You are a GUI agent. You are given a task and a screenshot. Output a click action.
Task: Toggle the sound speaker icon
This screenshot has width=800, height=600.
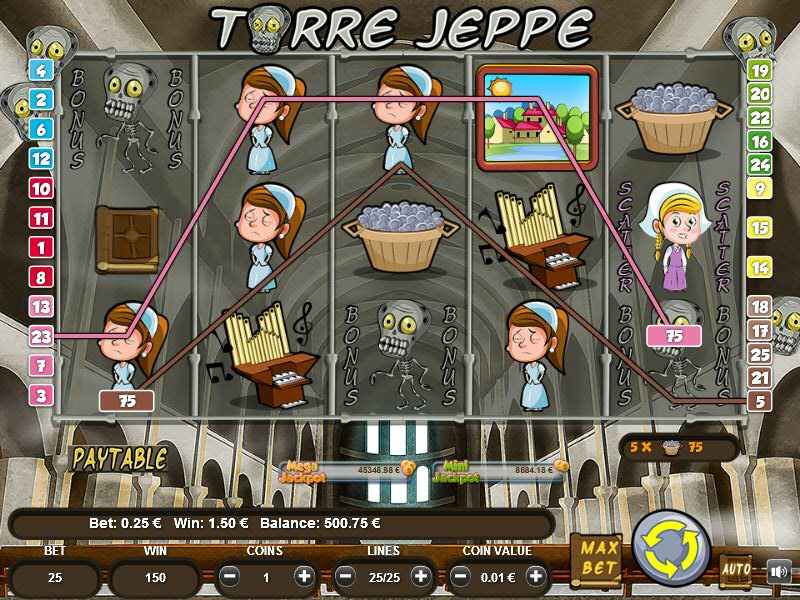(x=778, y=571)
